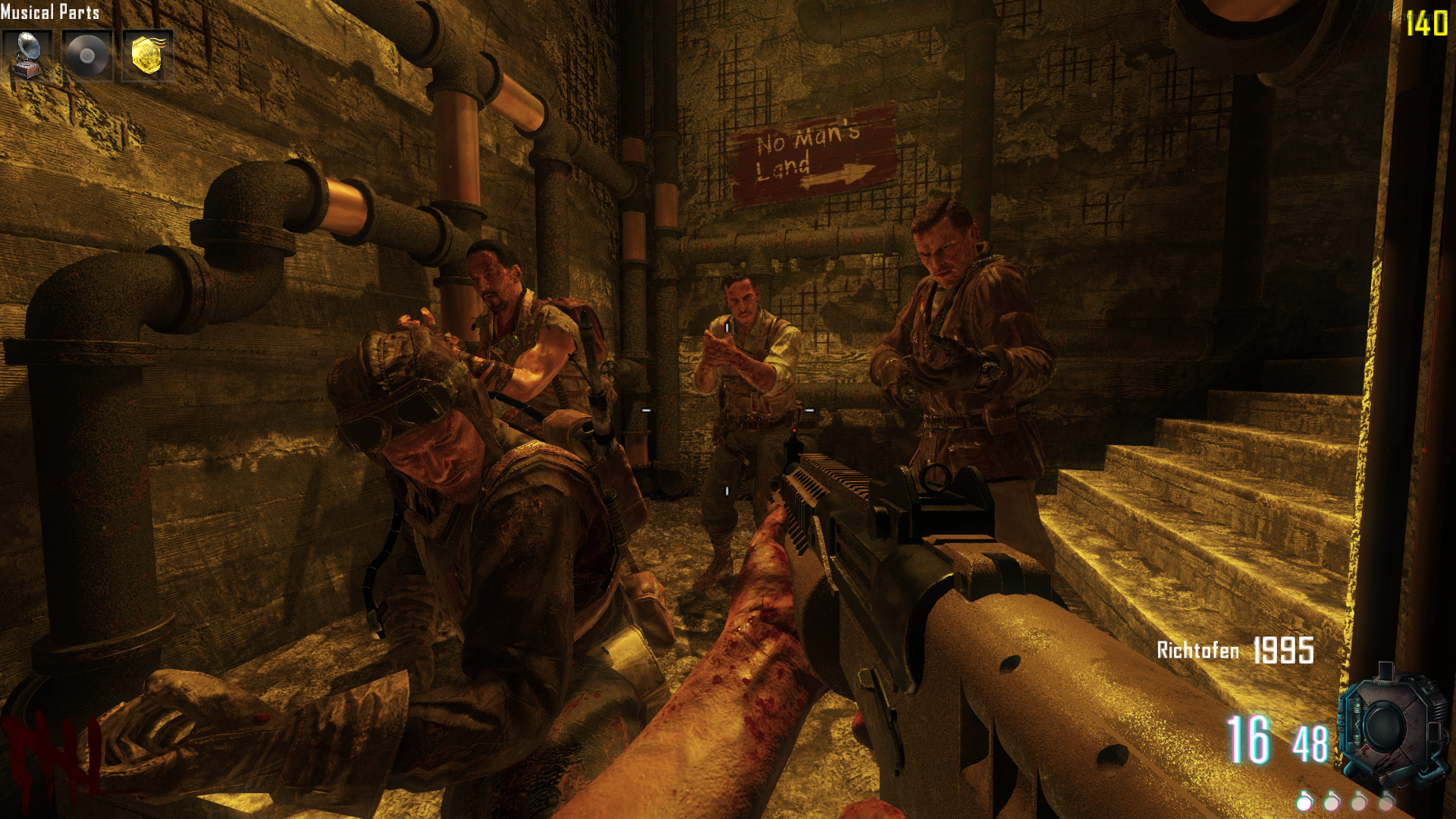This screenshot has width=1456, height=819.
Task: Select the gramophone musical part slot
Action: [27, 55]
